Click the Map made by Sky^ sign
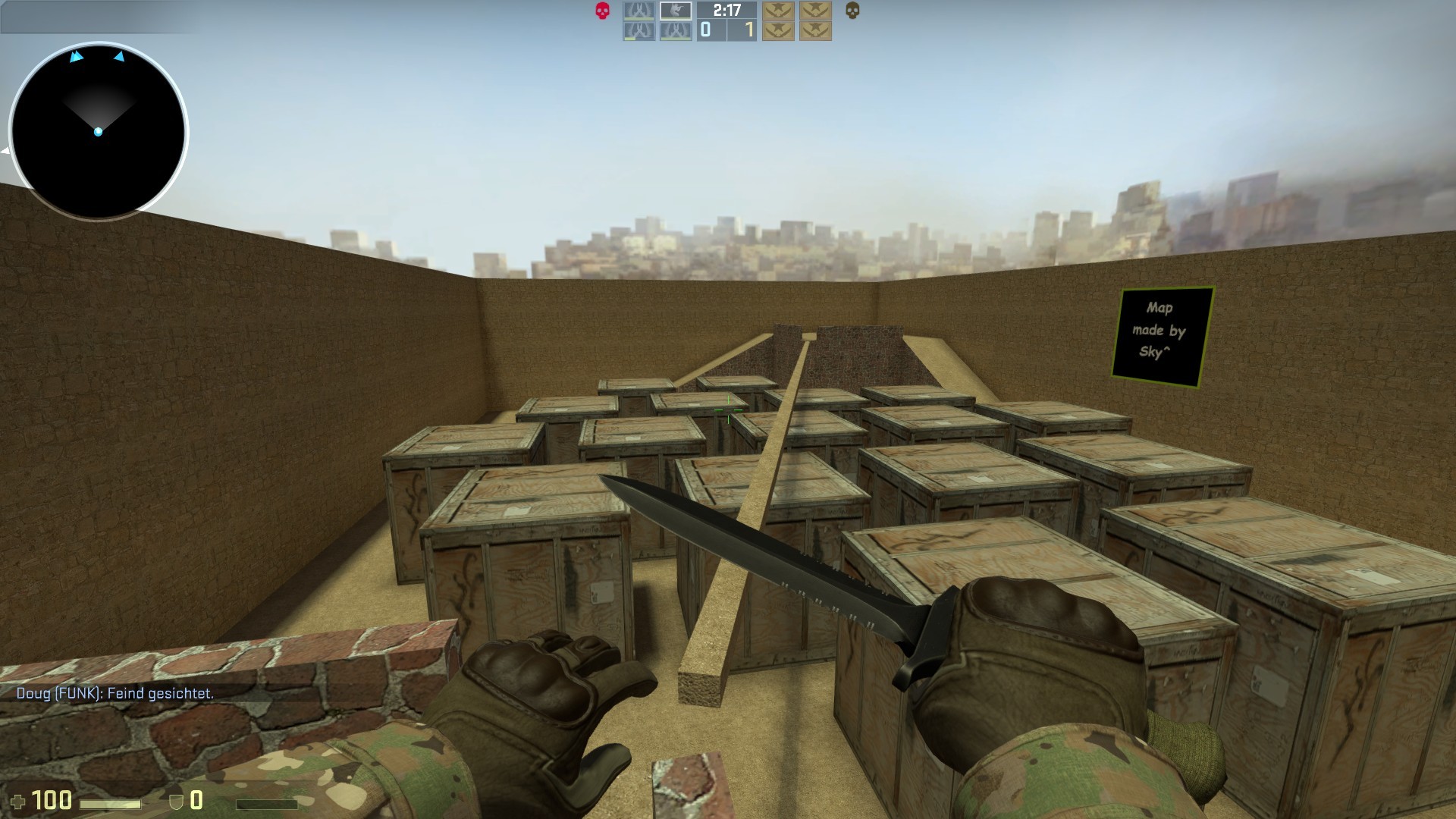The width and height of the screenshot is (1456, 819). 1166,331
